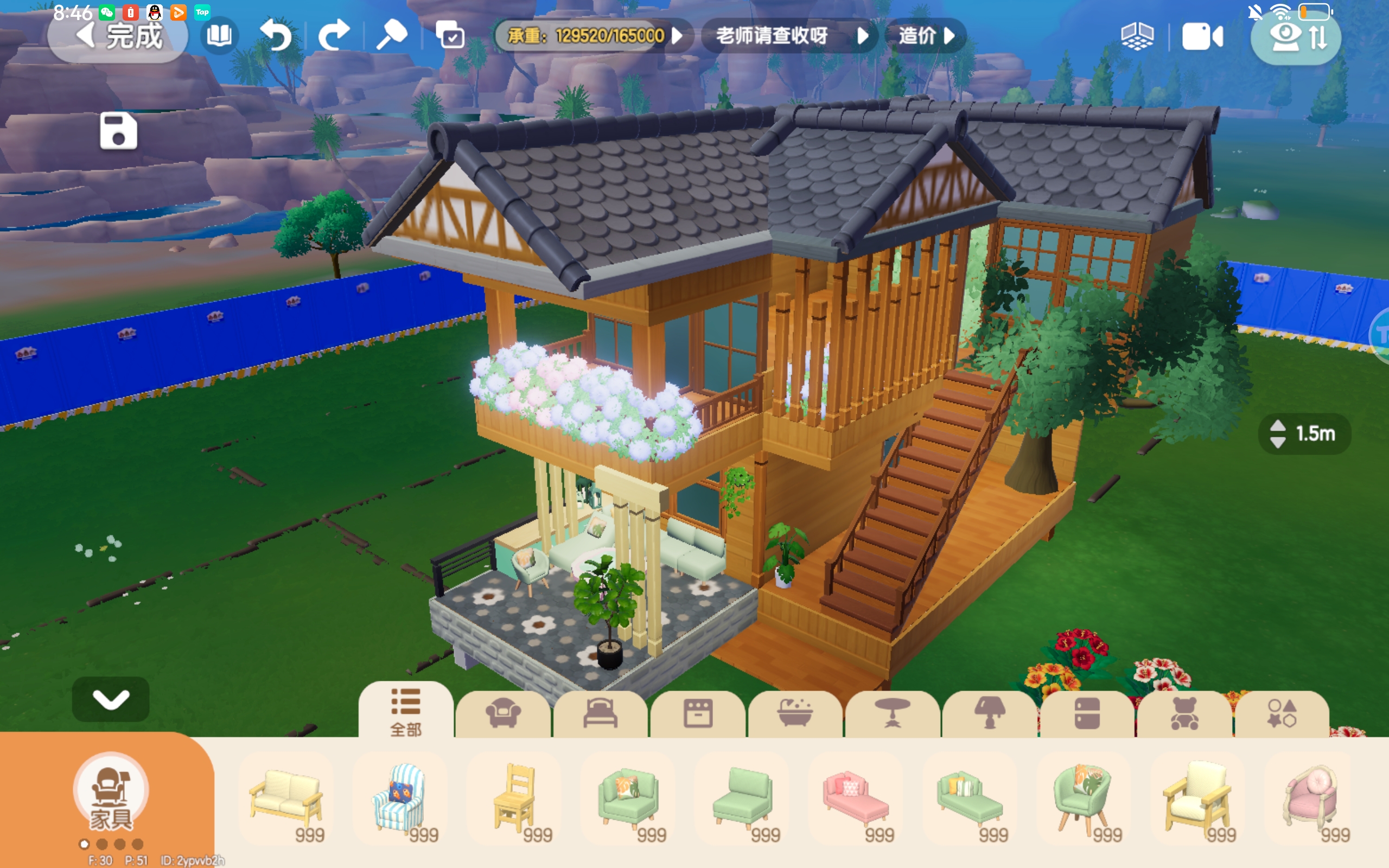Screen dimensions: 1389x868
Task: Switch to the bed category tab
Action: pyautogui.click(x=600, y=713)
